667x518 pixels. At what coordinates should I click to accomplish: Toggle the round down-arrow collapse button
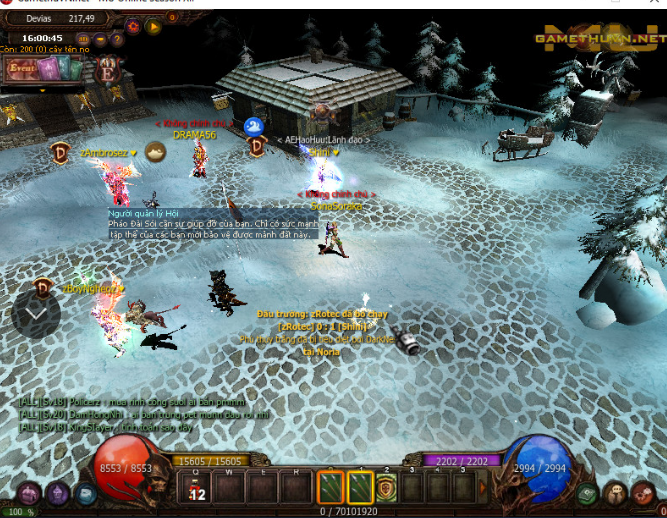(x=36, y=314)
